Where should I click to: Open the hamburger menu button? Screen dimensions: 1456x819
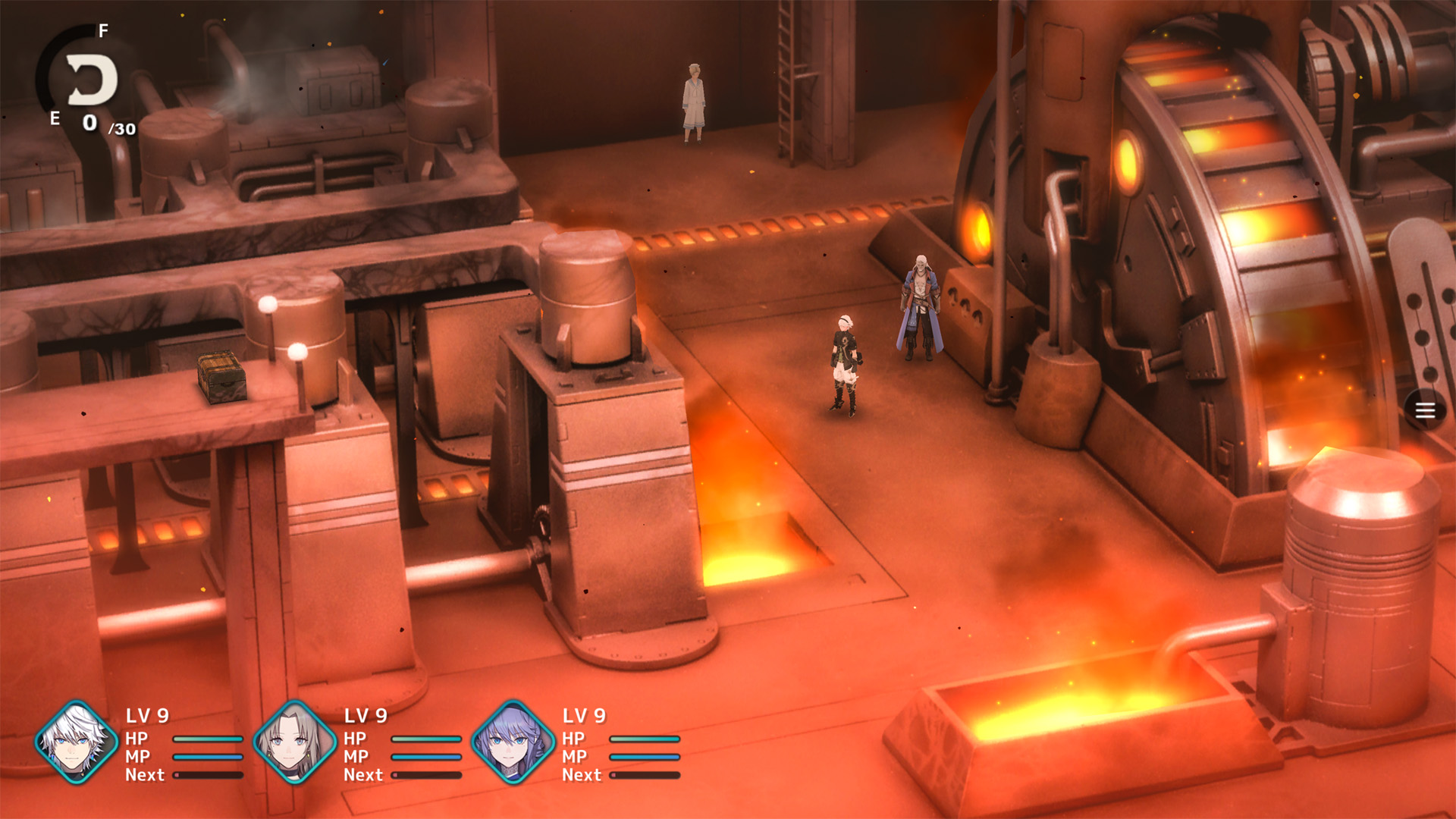(1425, 410)
